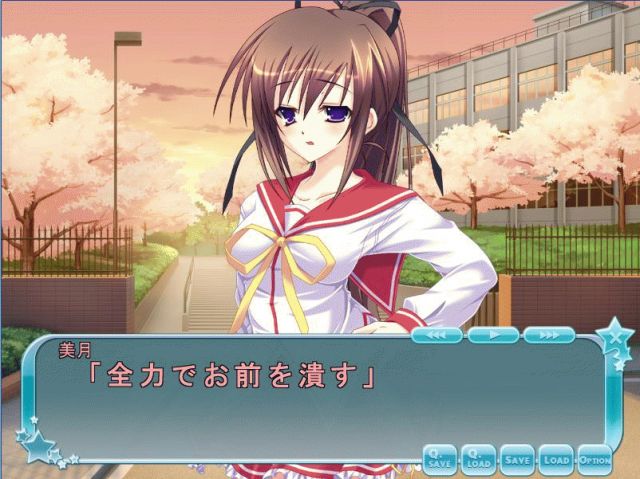Screen dimensions: 640x479
Task: Open the Save menu
Action: [517, 458]
